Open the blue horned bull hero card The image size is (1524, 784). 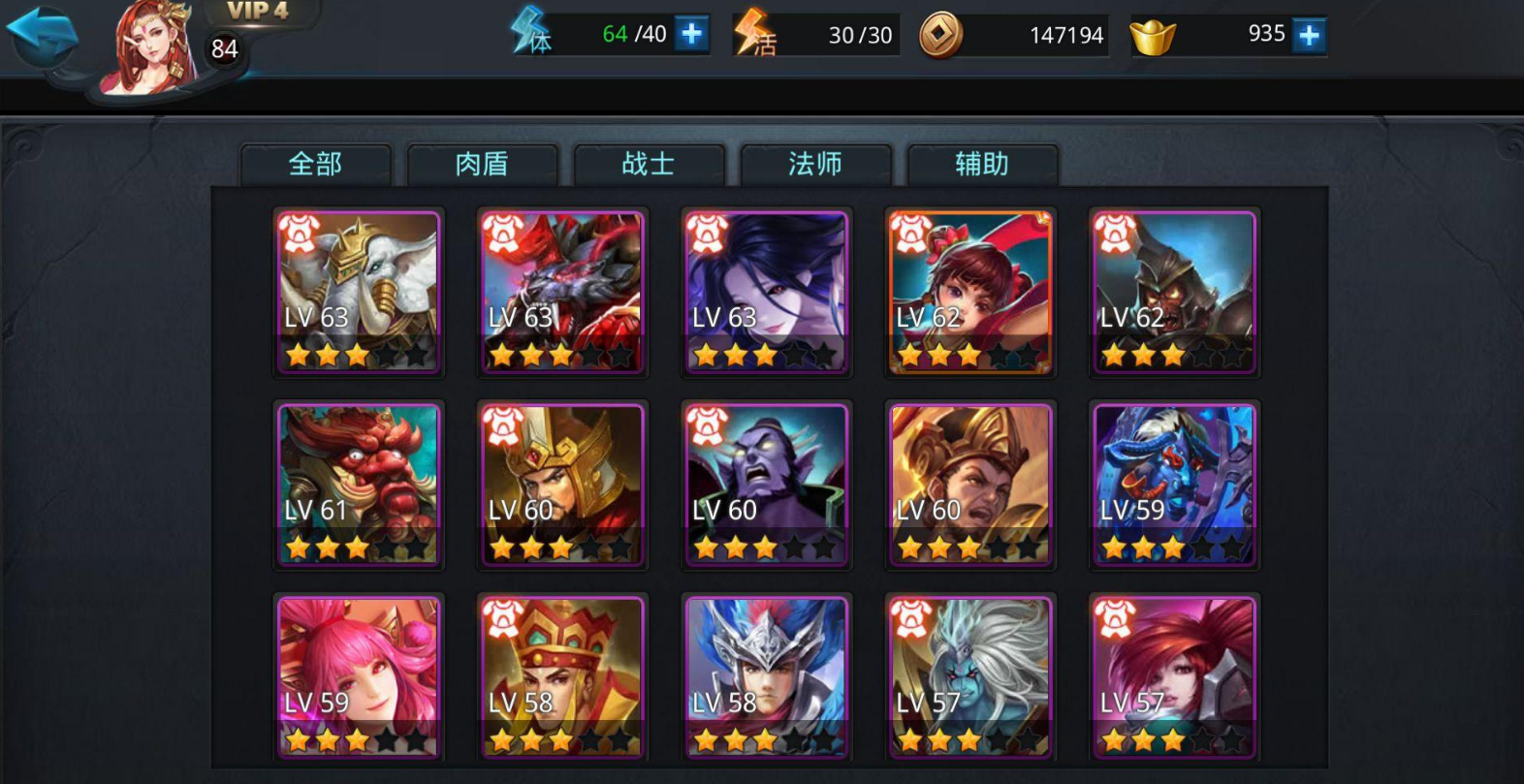(1174, 485)
